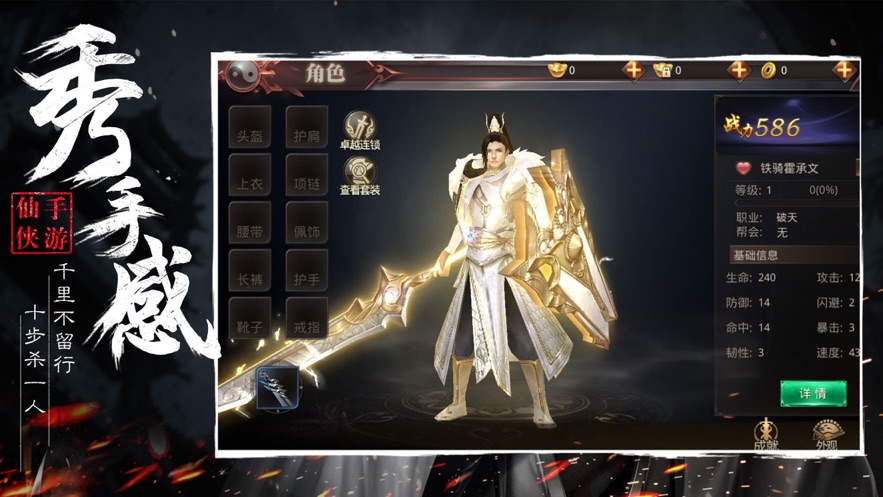
Task: Click the yin-yang emblem beside 角色
Action: point(244,73)
